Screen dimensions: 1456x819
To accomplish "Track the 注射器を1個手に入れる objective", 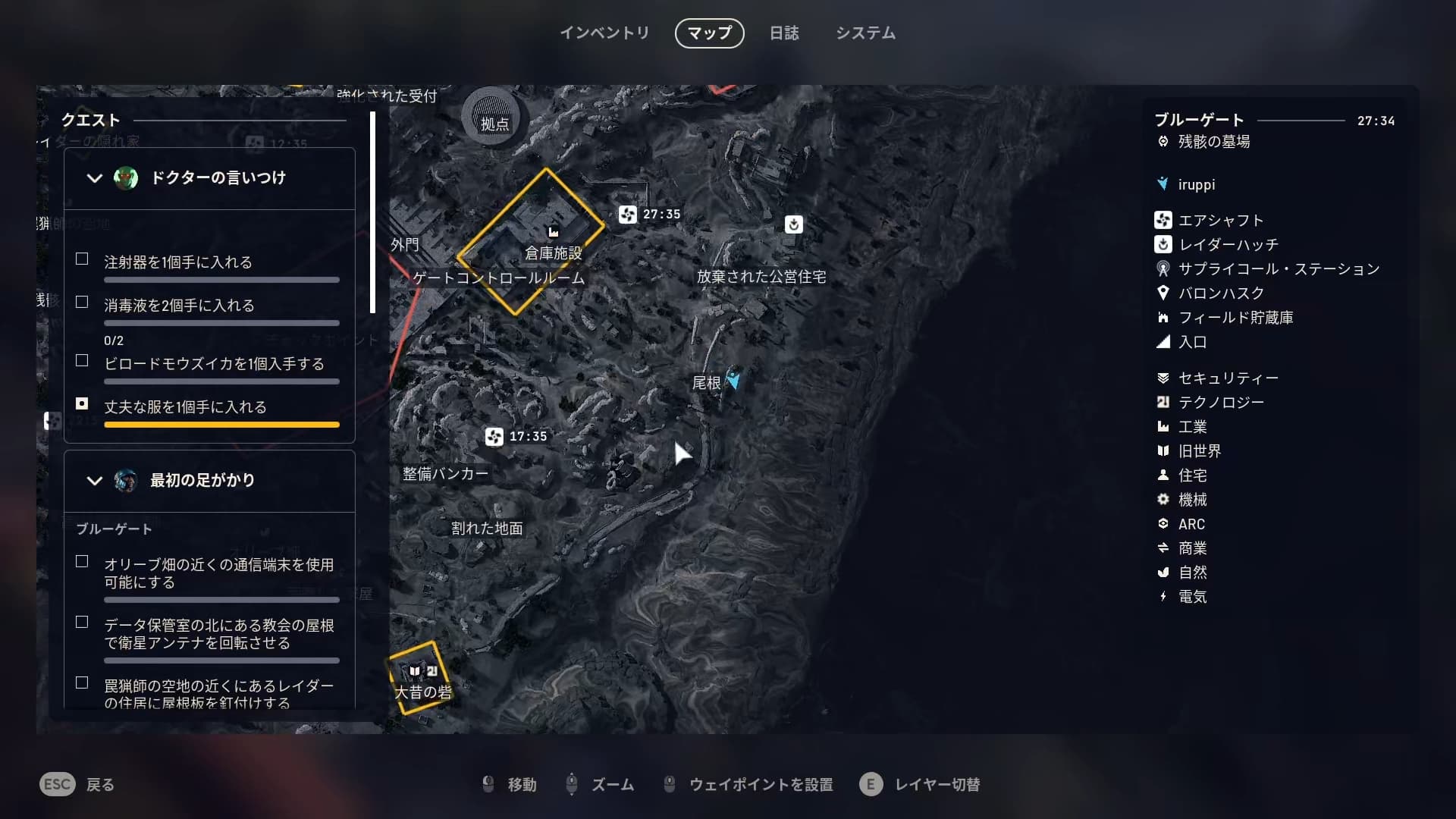I will coord(82,259).
